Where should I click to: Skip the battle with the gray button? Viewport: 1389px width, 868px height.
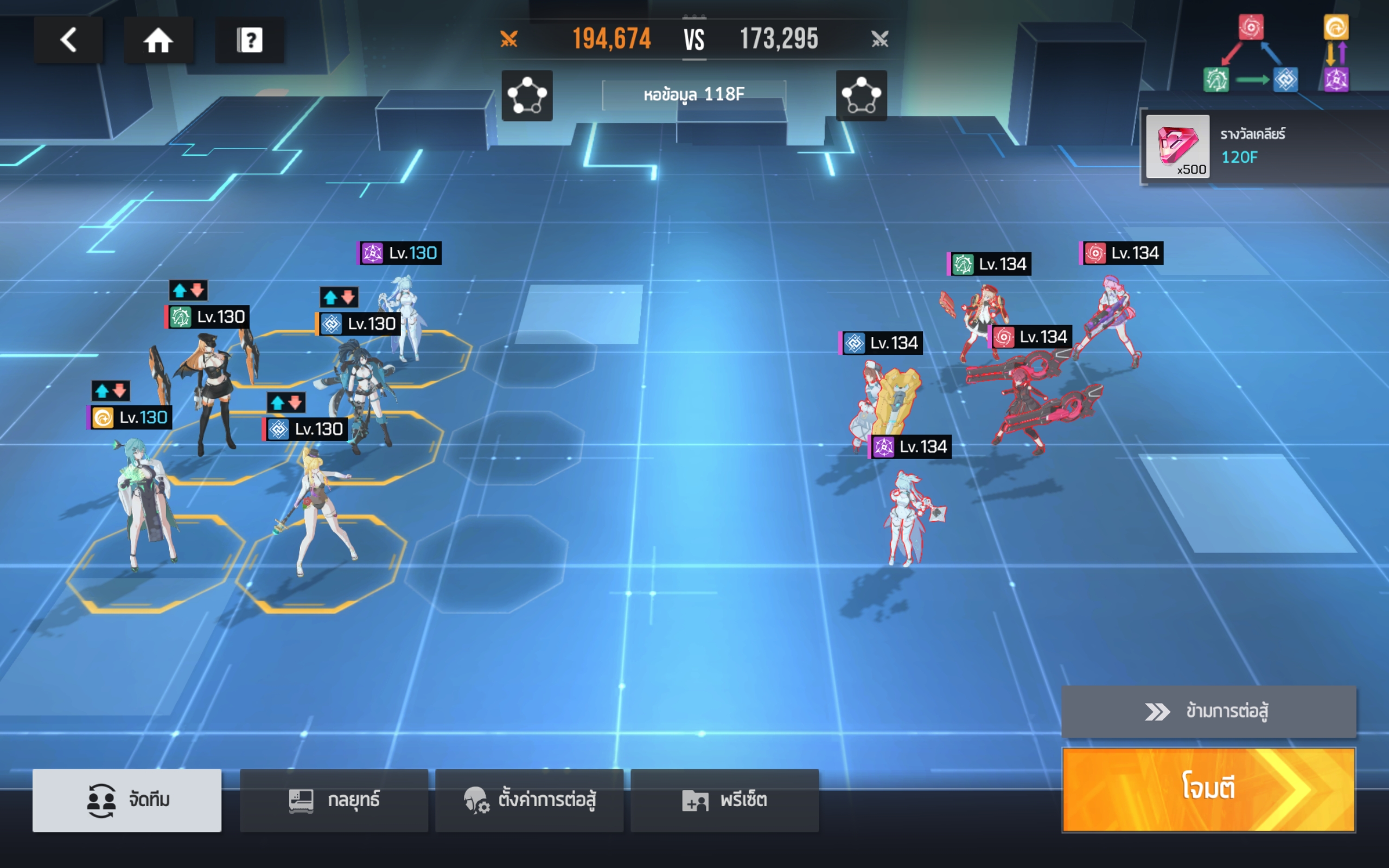pos(1208,711)
